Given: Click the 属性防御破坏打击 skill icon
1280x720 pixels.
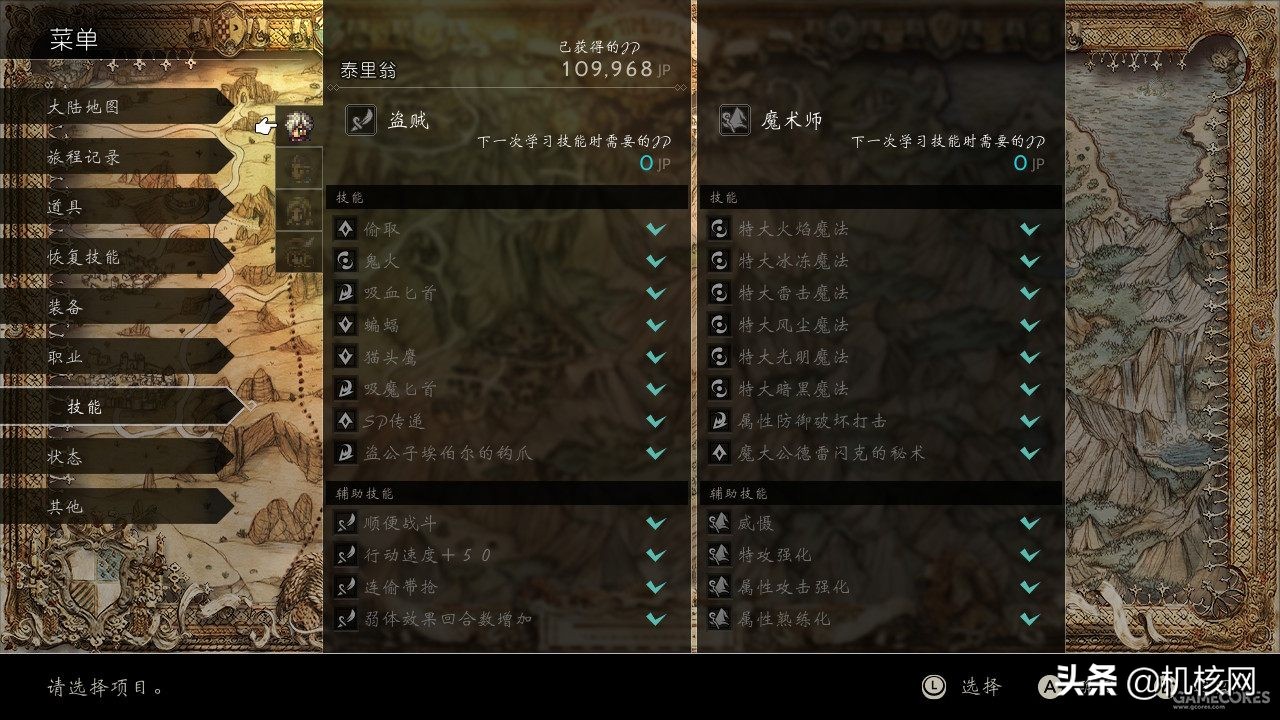Looking at the screenshot, I should (x=718, y=421).
